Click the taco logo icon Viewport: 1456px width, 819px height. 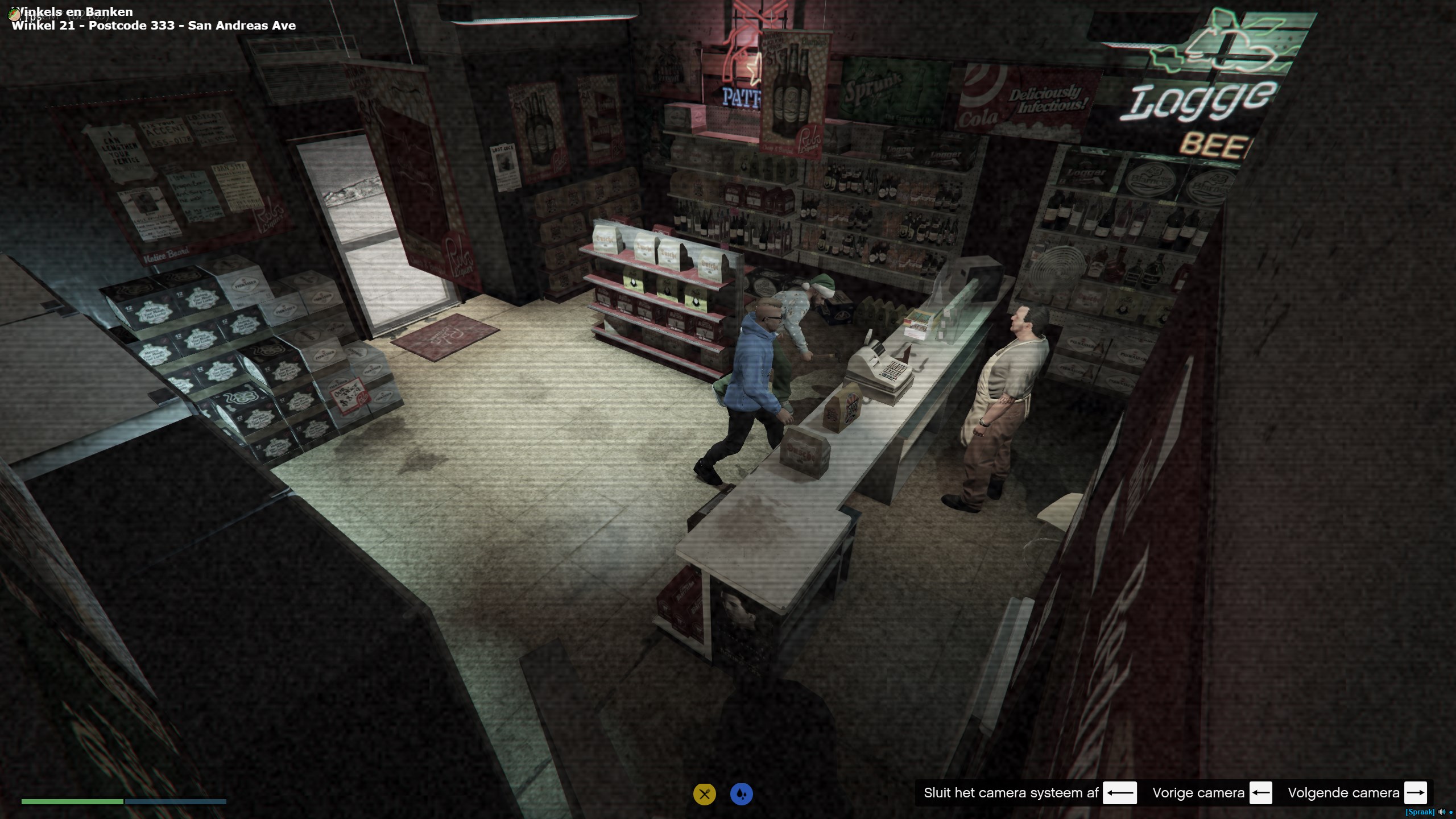[x=15, y=15]
